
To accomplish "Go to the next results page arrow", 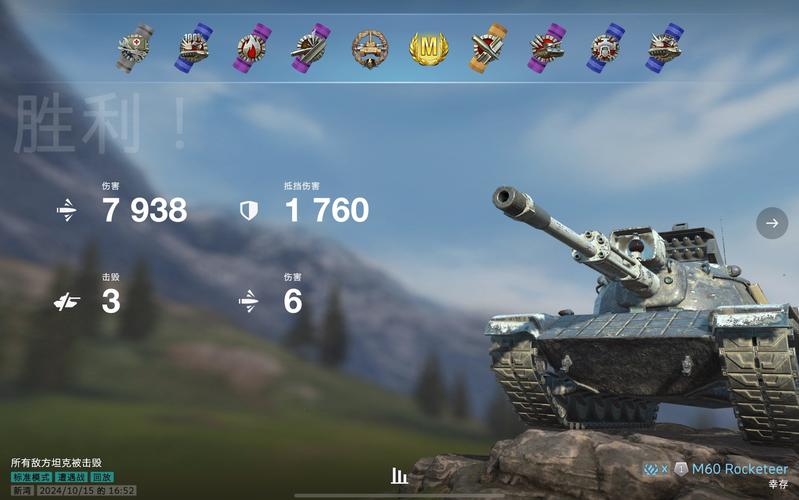I will coord(771,223).
